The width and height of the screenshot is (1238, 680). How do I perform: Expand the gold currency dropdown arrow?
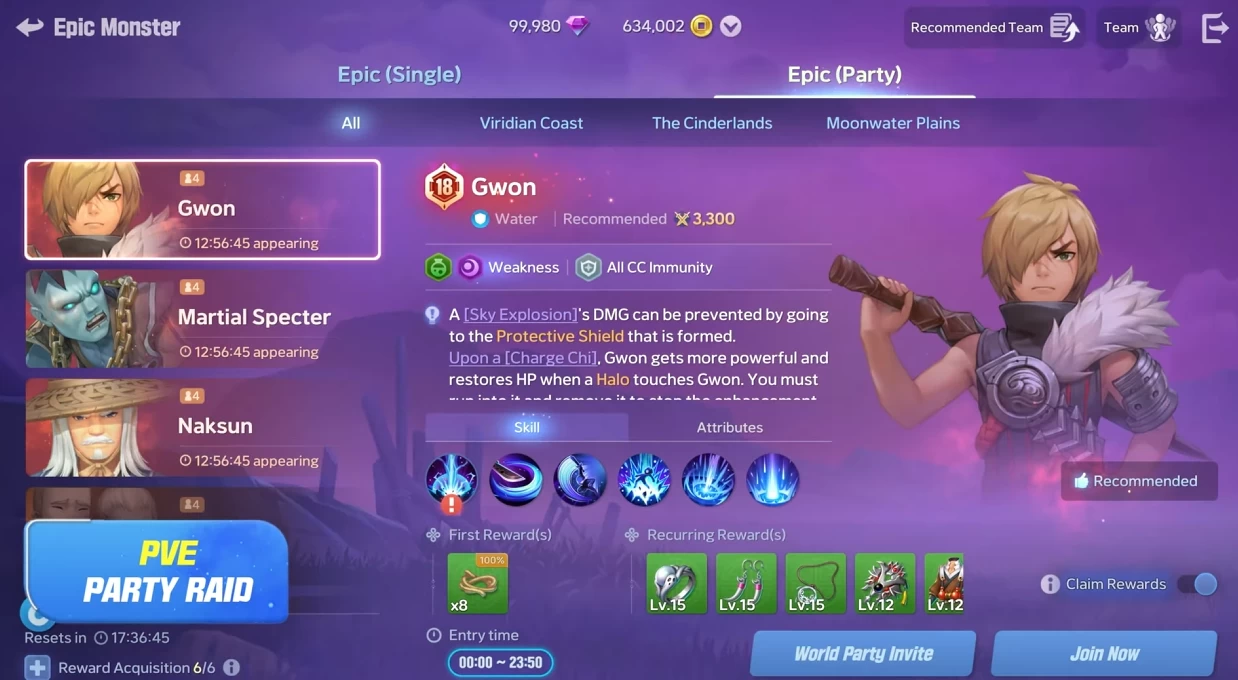pos(731,27)
